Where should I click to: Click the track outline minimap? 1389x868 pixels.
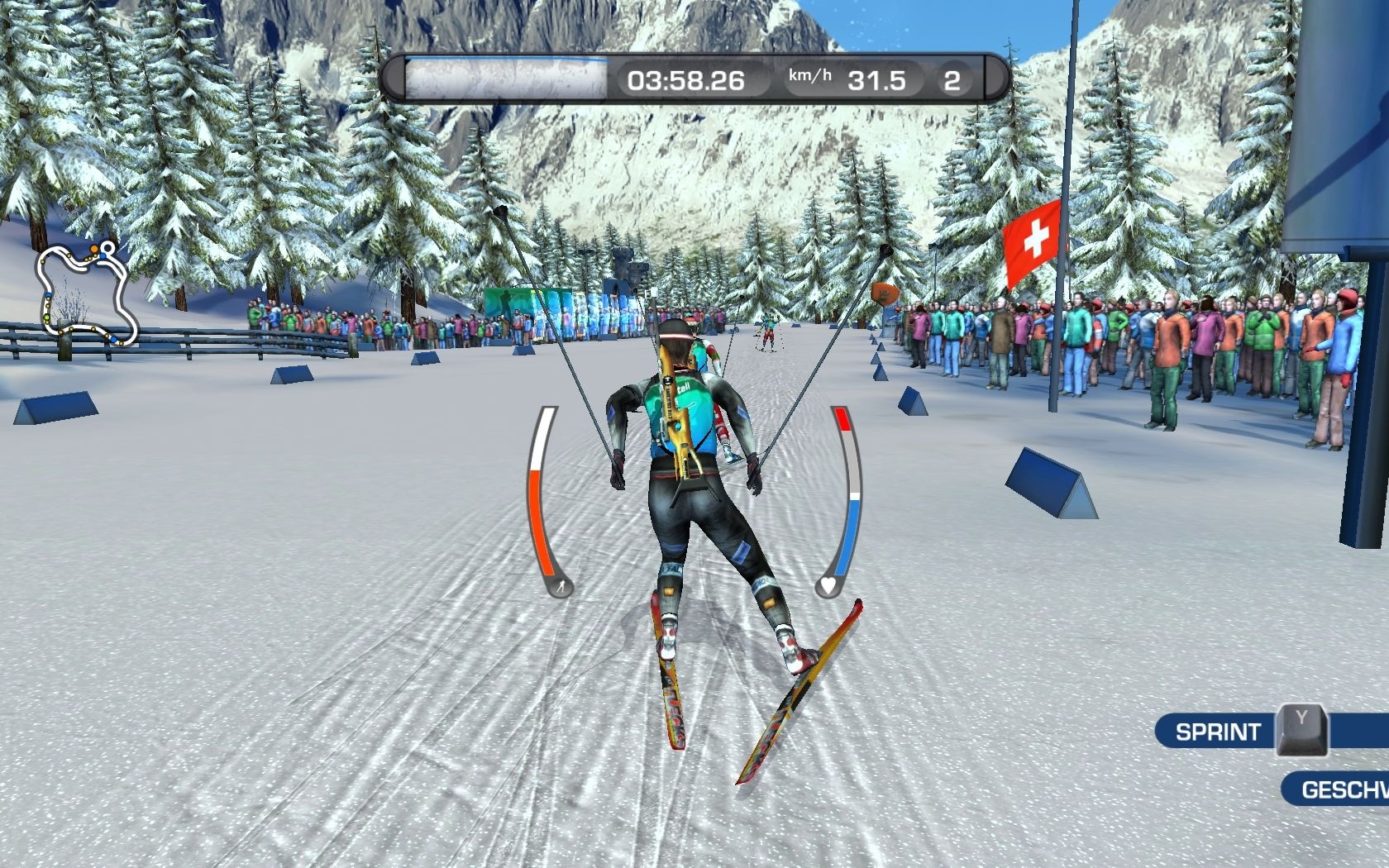coord(86,293)
